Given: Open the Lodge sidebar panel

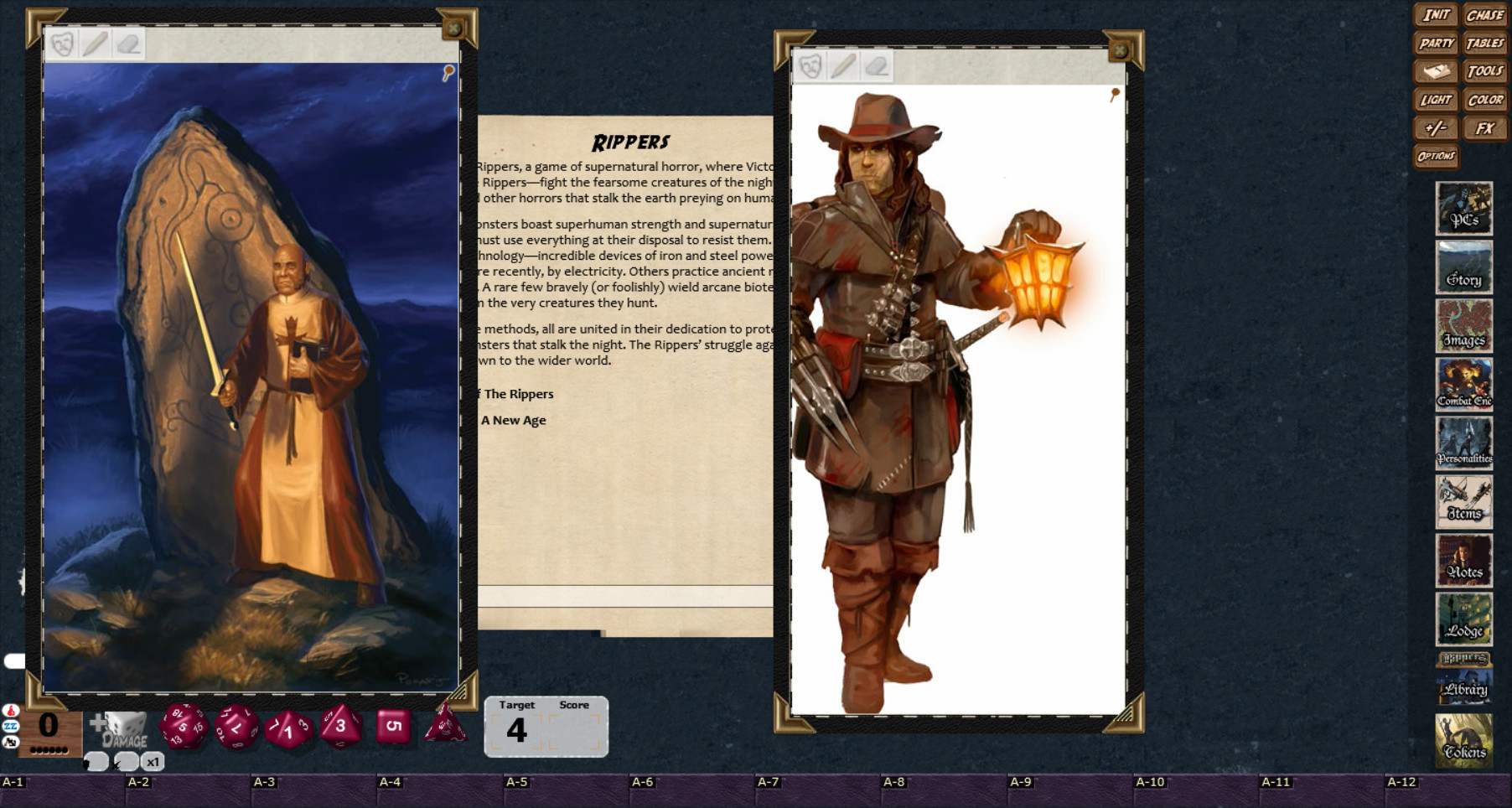Looking at the screenshot, I should point(1463,620).
